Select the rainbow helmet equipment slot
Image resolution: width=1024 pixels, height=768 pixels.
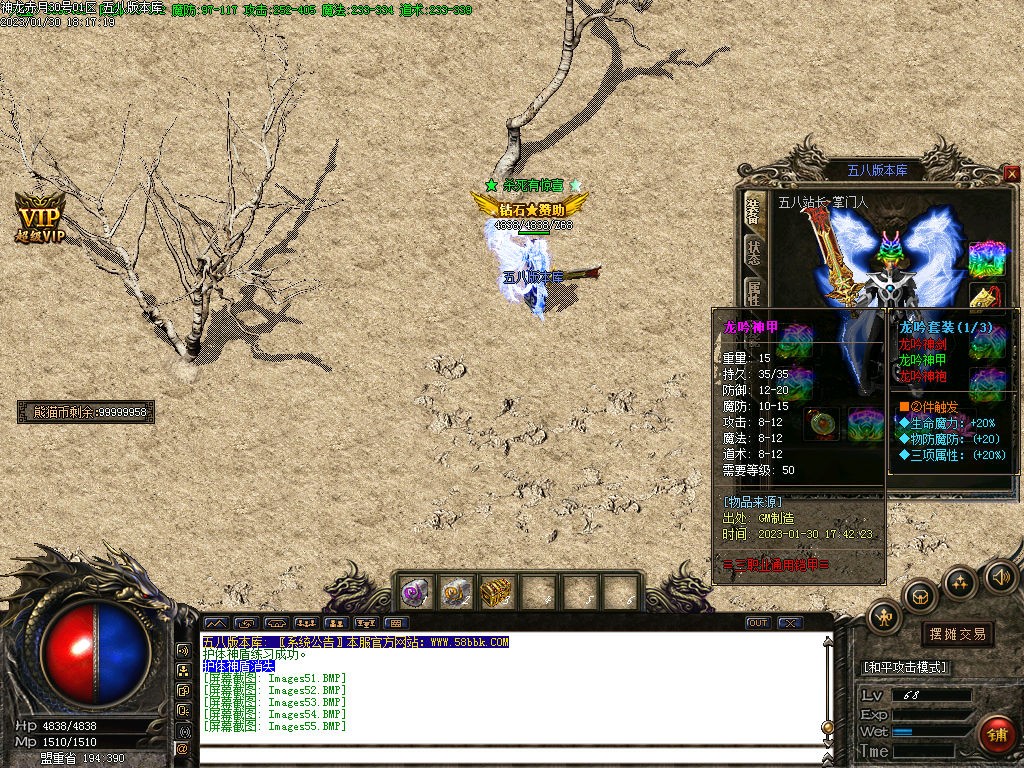[x=987, y=259]
